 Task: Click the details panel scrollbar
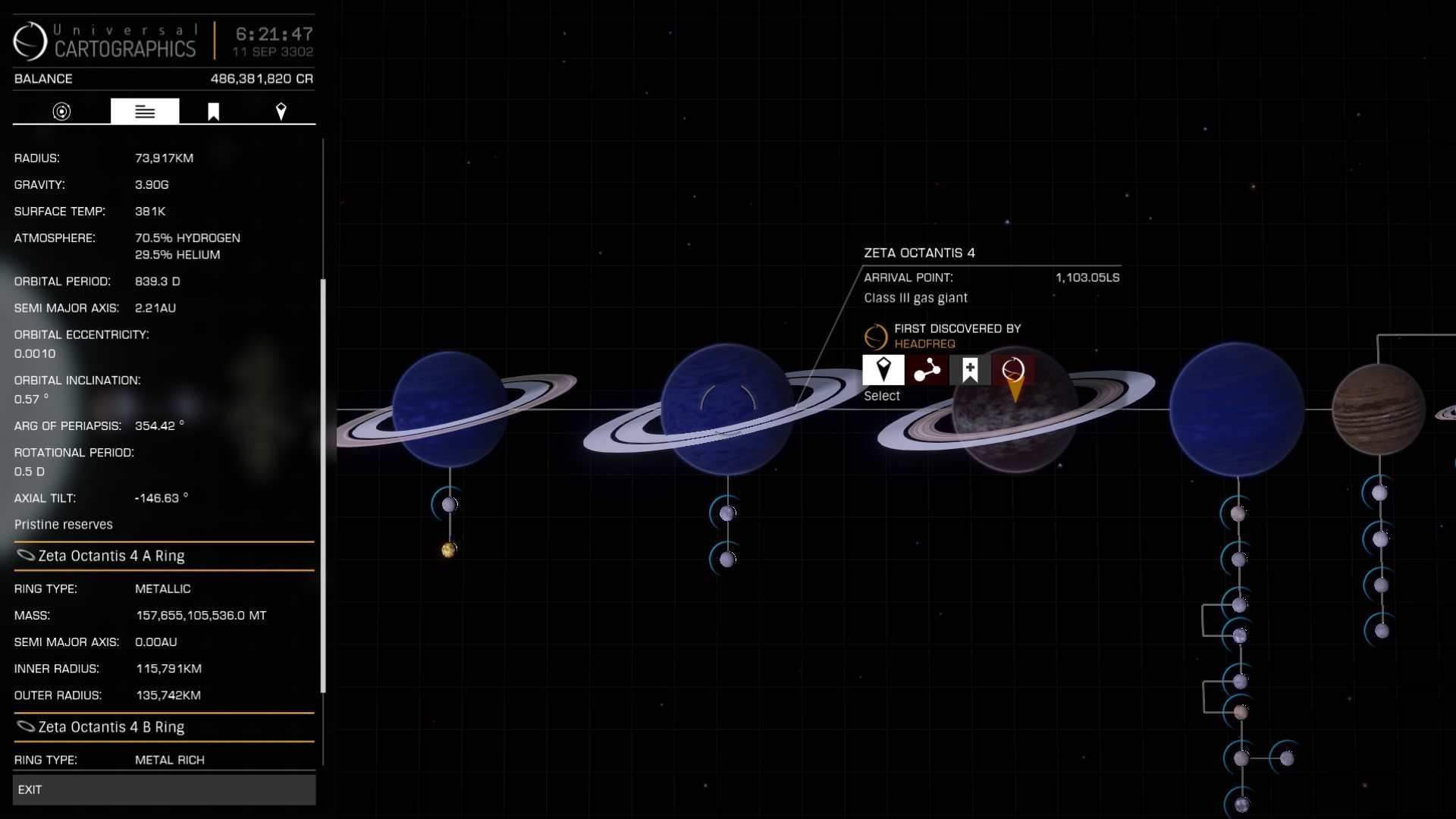323,485
